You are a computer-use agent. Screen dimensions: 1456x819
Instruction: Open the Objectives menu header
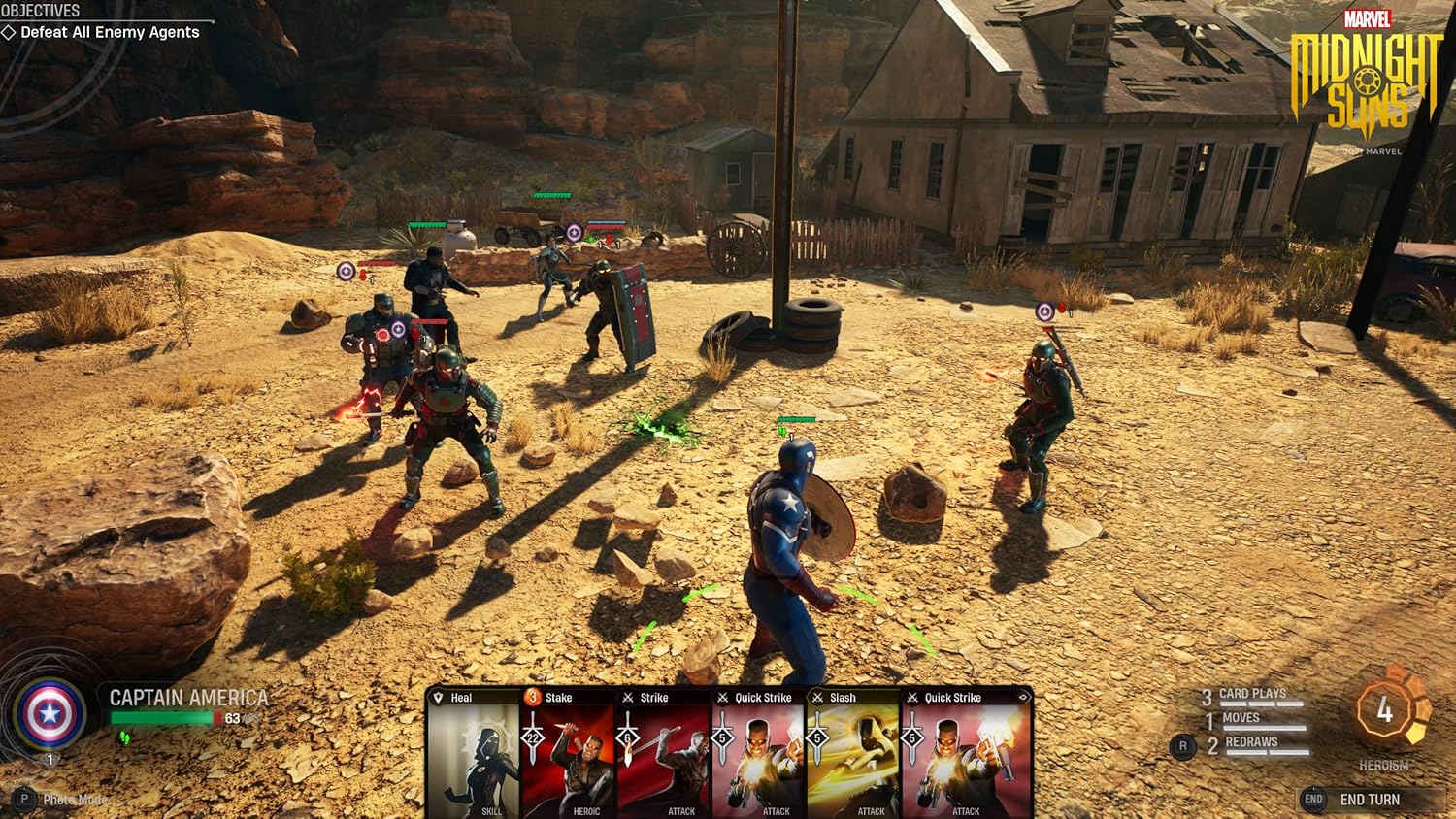39,12
